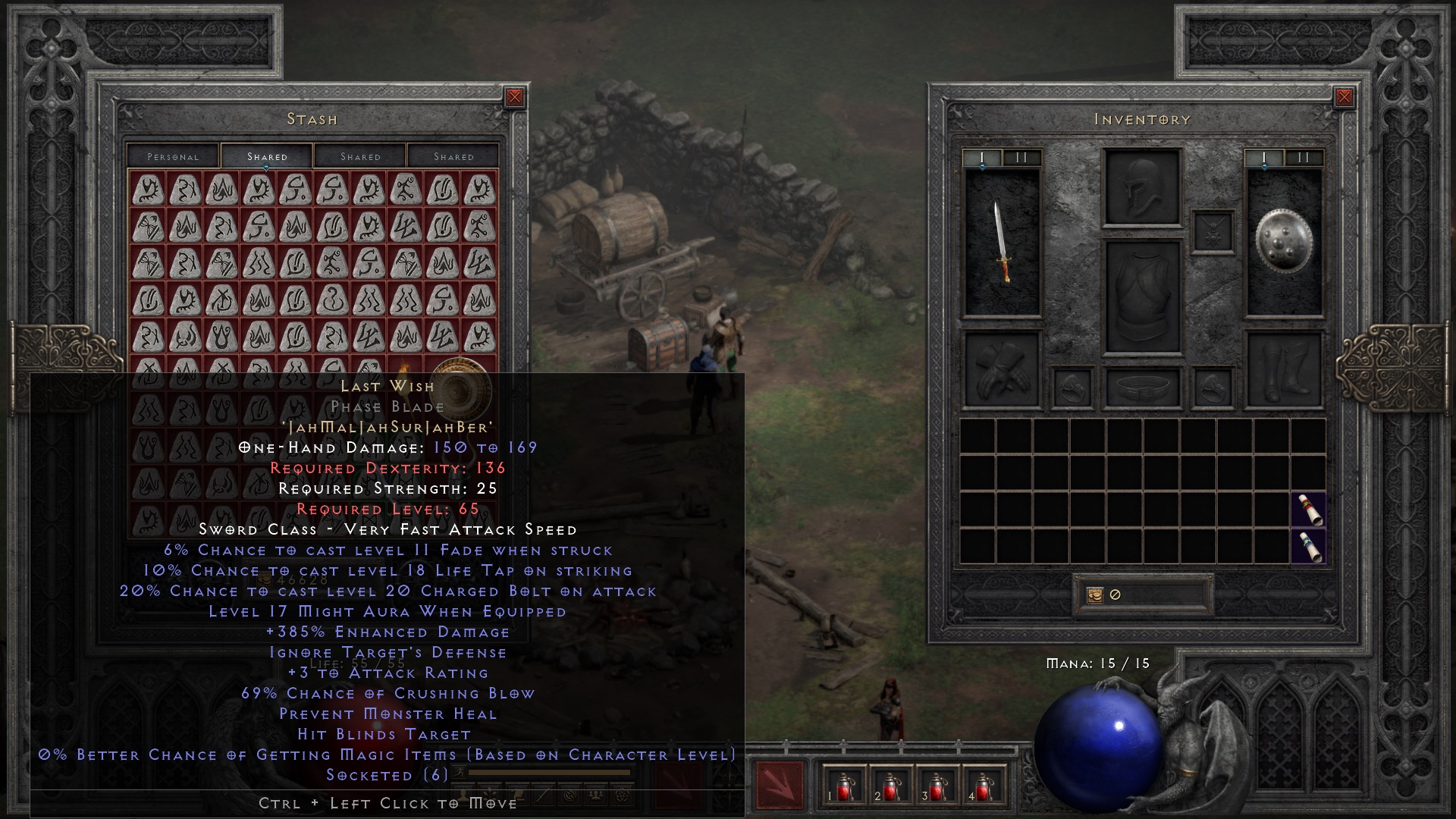The height and width of the screenshot is (819, 1456).
Task: Click the gold coin deposit button in inventory
Action: 1095,595
